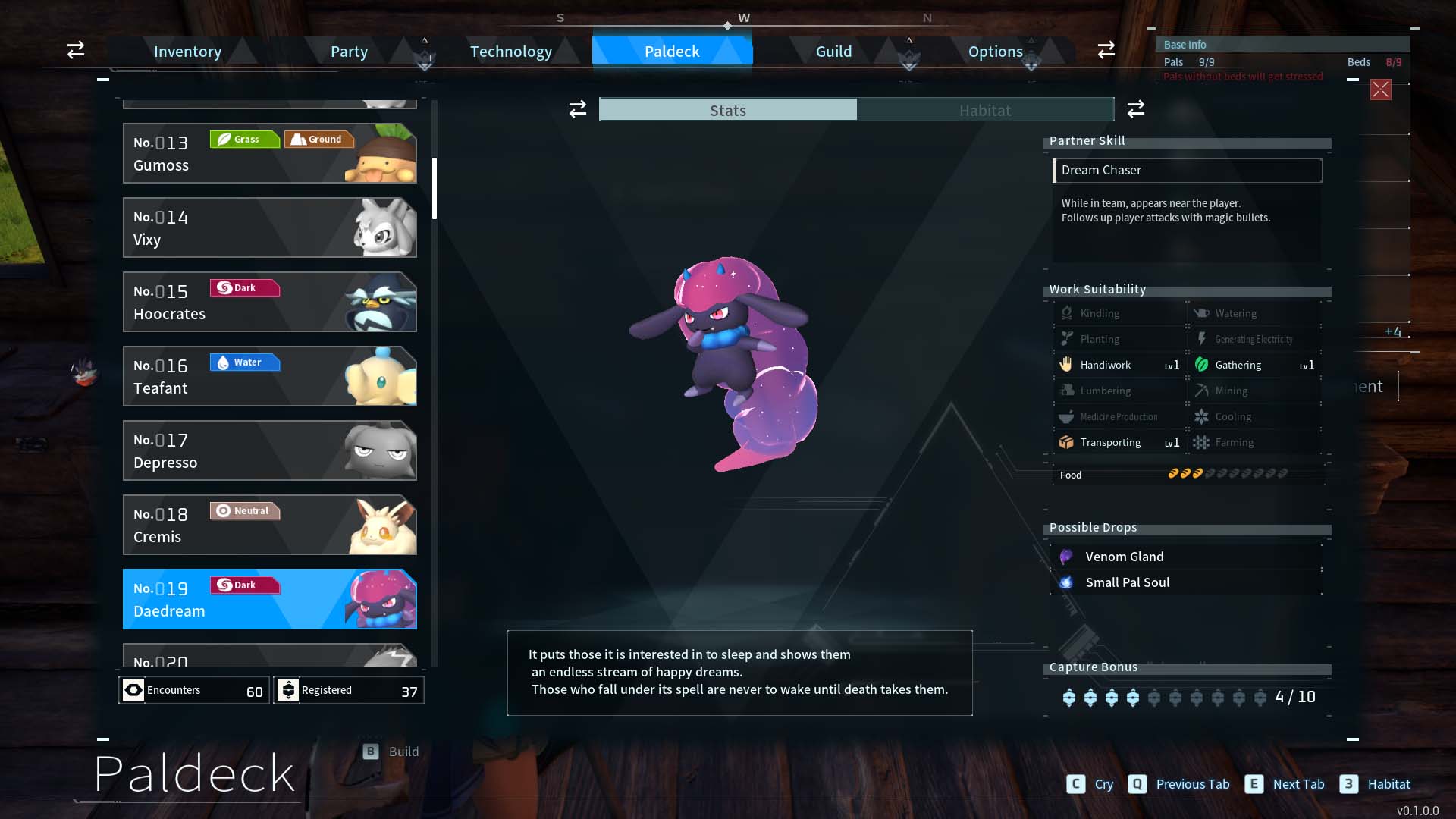The image size is (1456, 819).
Task: Select the Stats sub-tab
Action: pos(728,110)
